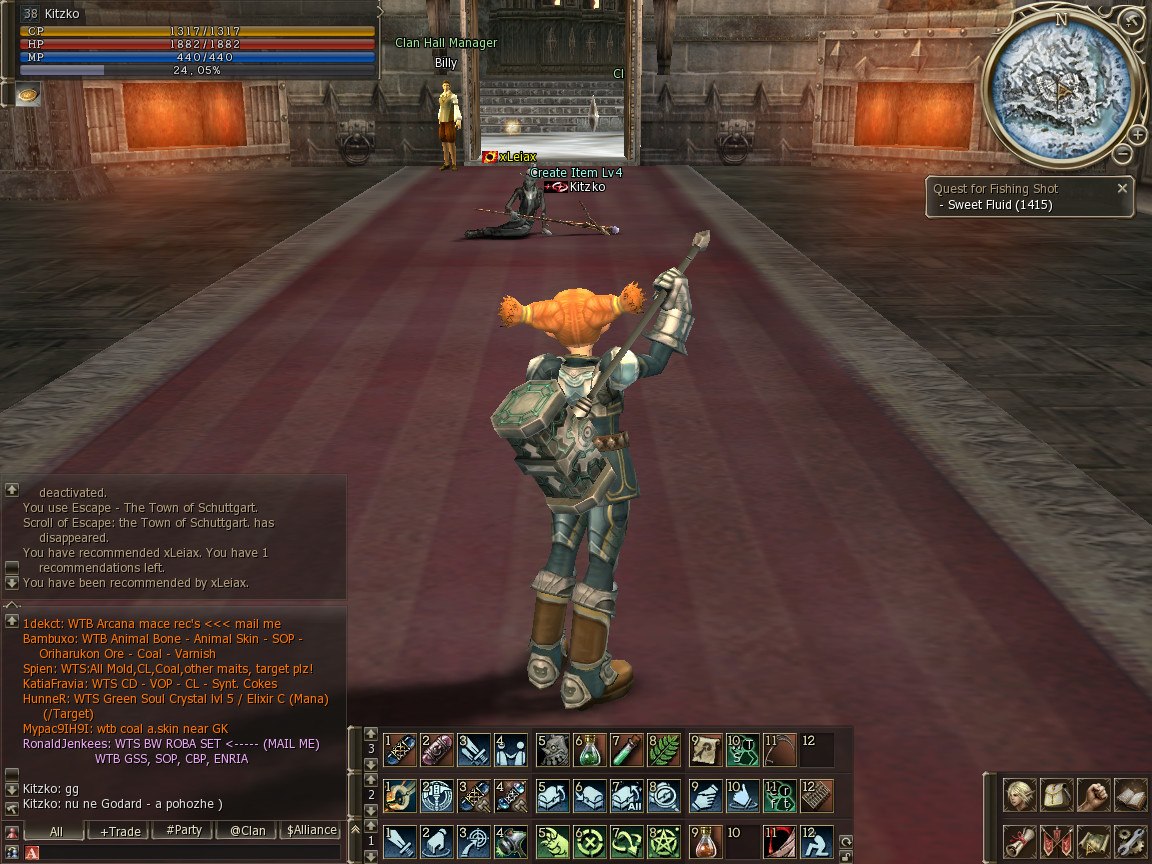Click the minimap zoom-out minus button
Screen dimensions: 1152x864
pyautogui.click(x=1123, y=155)
